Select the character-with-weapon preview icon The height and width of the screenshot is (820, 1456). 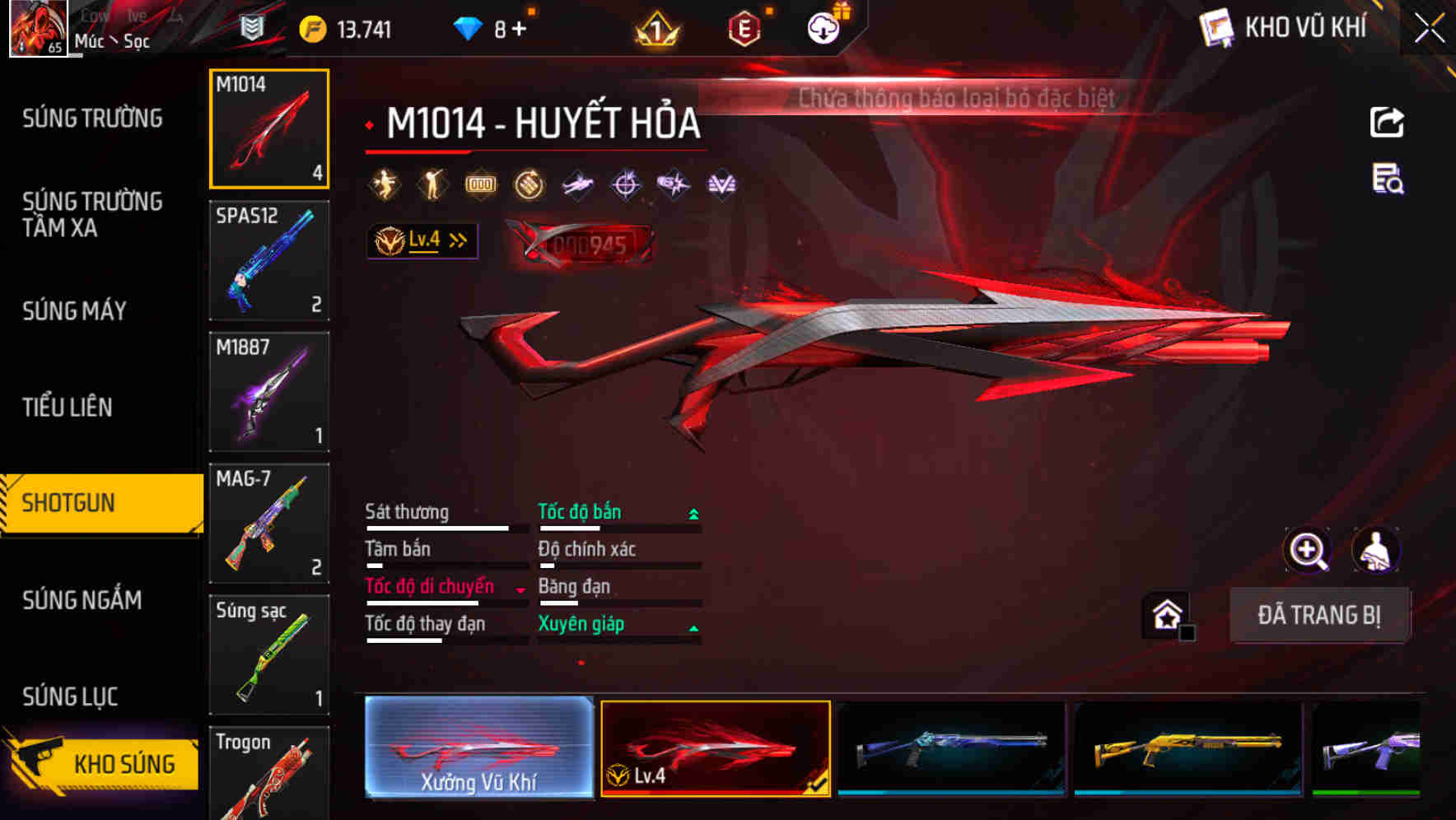[x=1378, y=550]
